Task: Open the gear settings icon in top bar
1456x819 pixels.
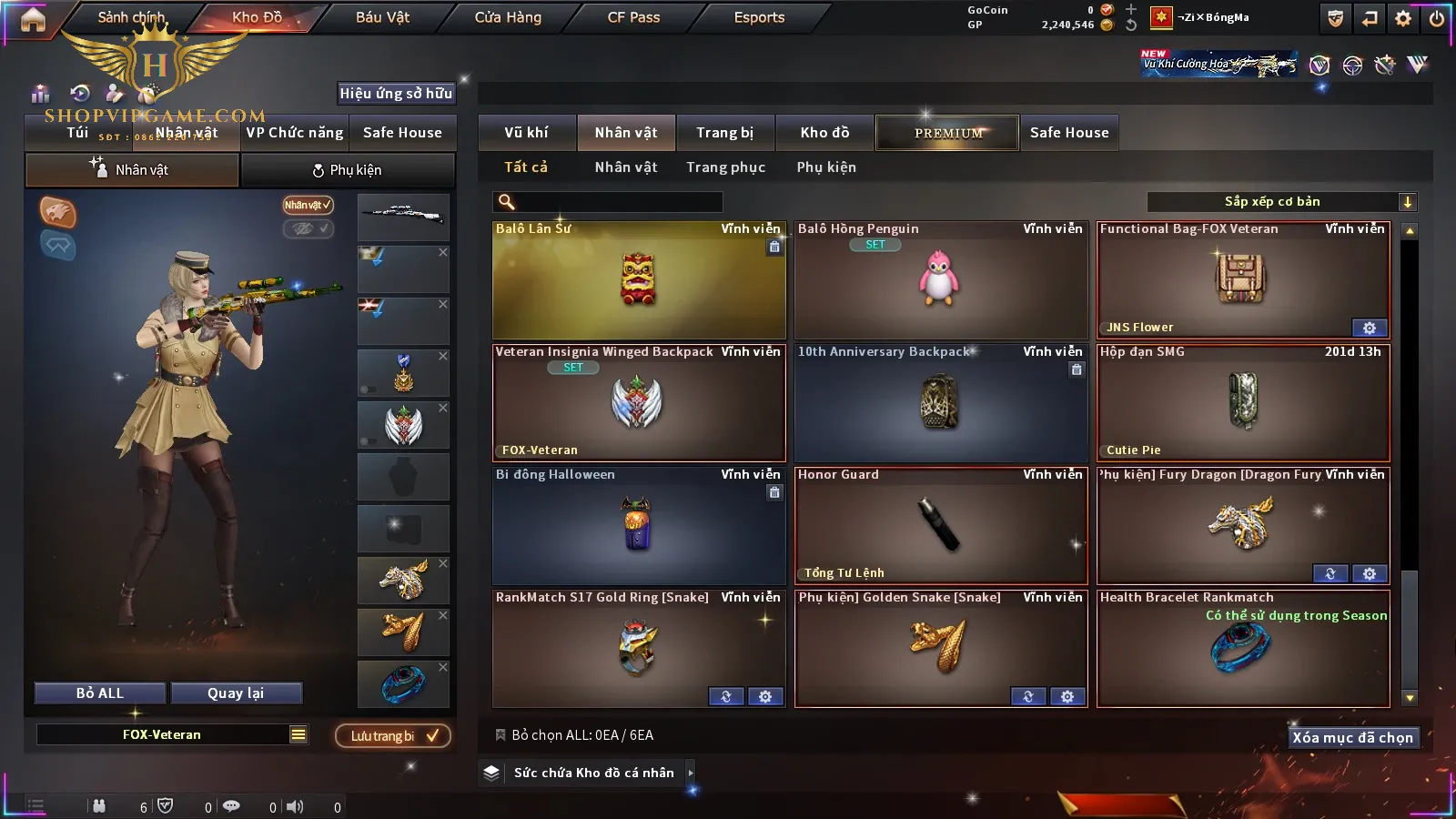Action: [1403, 18]
